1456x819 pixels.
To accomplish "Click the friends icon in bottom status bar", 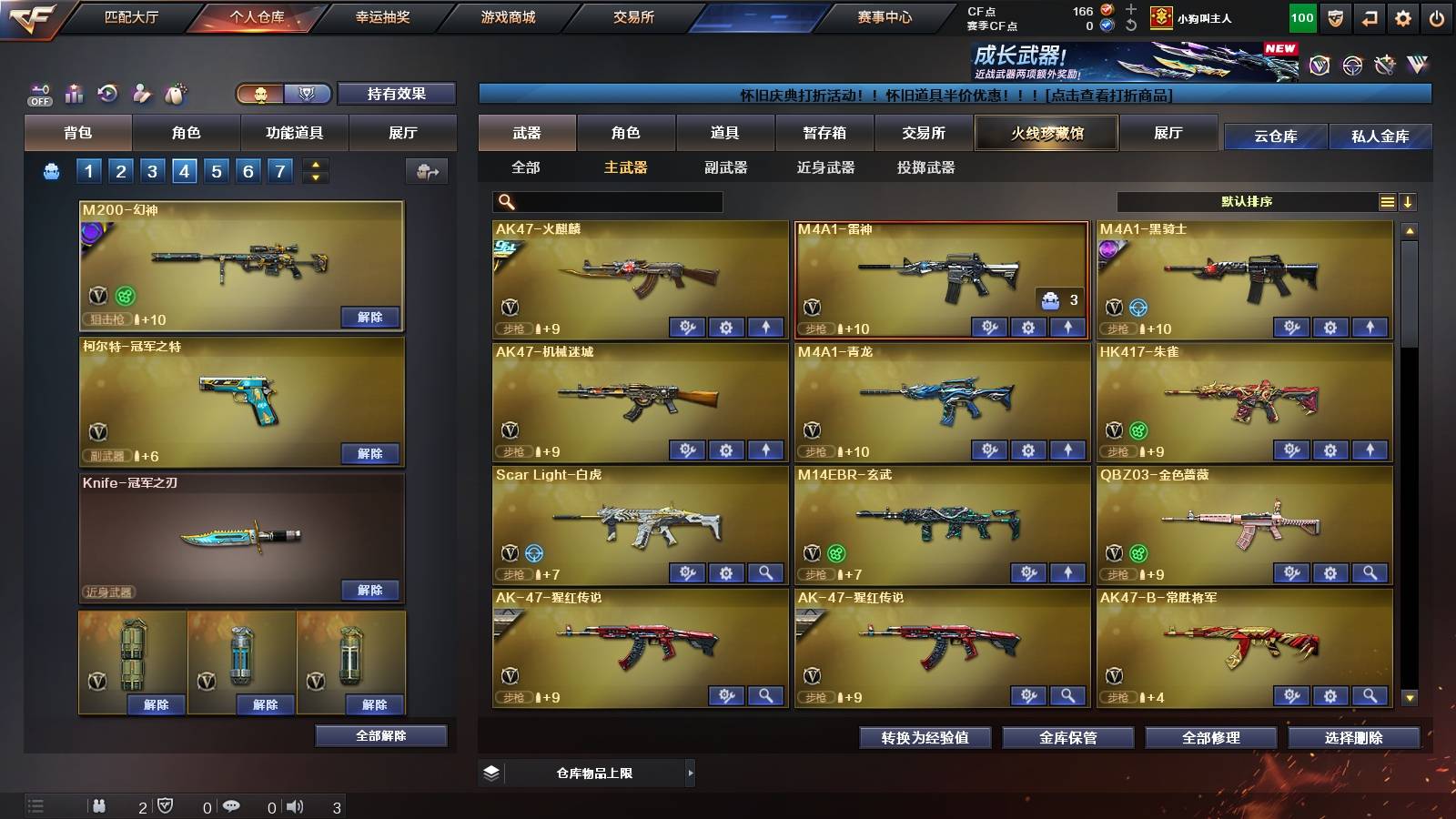I will click(100, 805).
